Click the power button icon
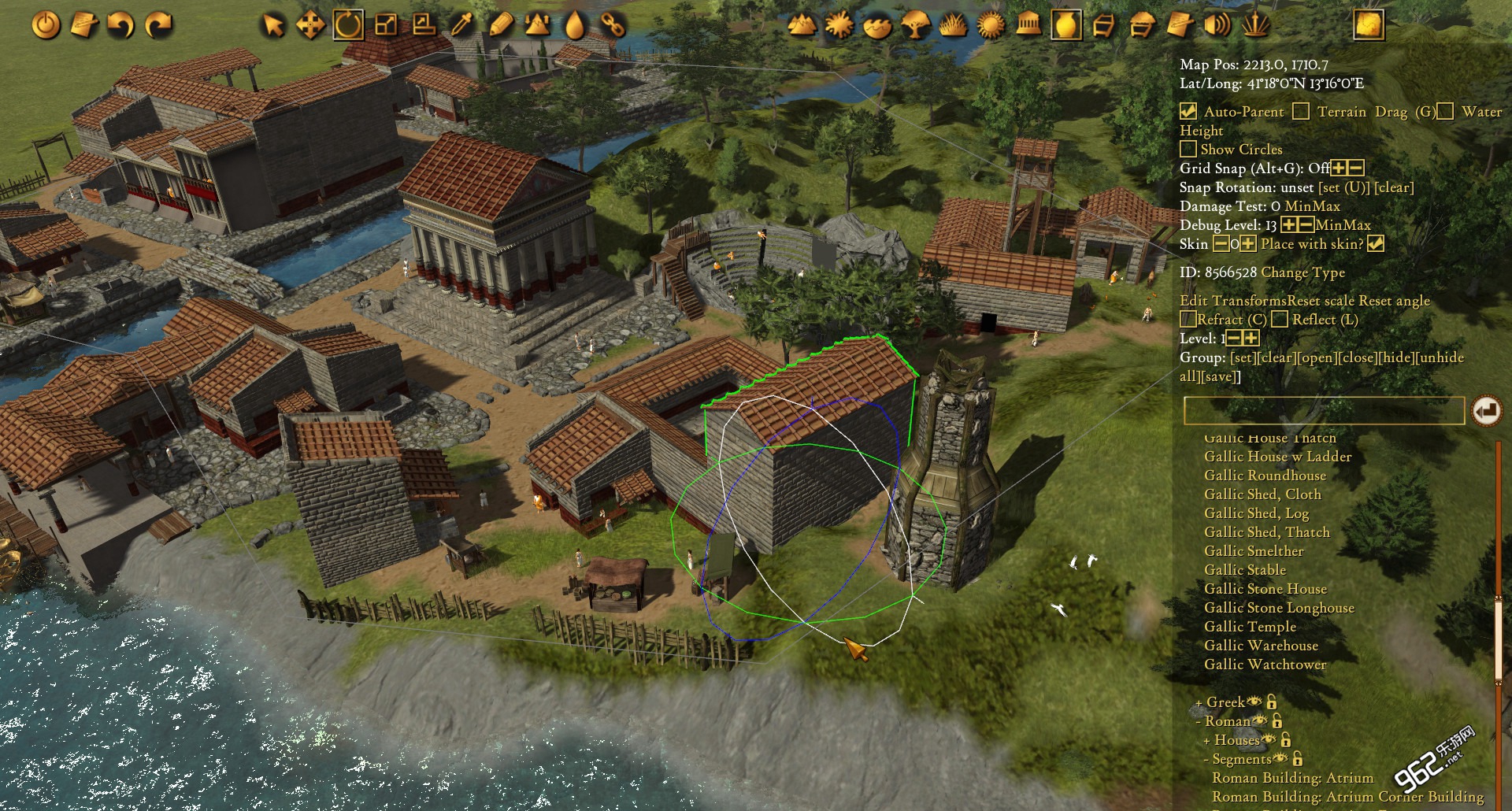This screenshot has width=1512, height=811. click(46, 25)
